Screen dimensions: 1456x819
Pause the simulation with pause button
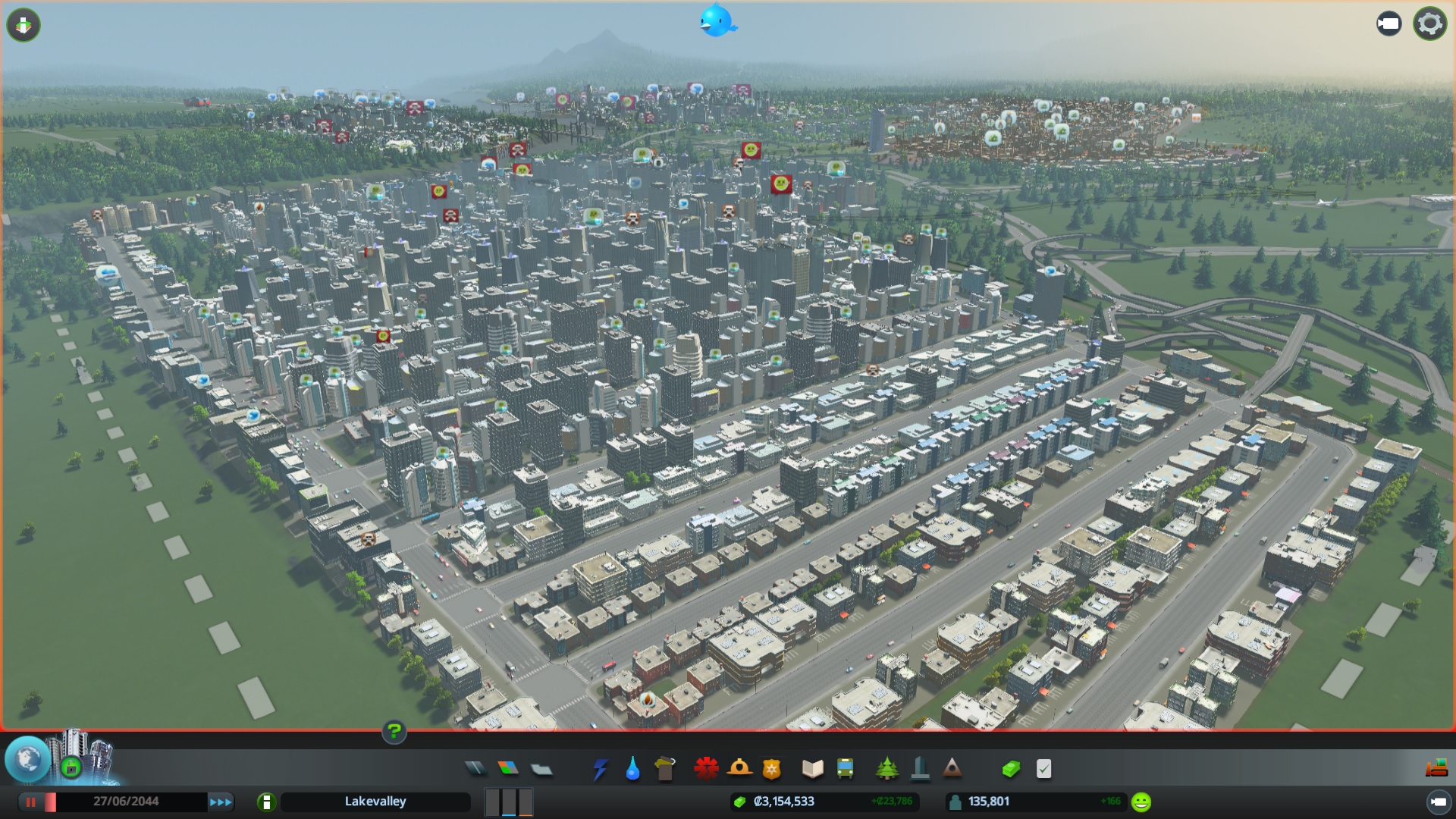coord(31,802)
